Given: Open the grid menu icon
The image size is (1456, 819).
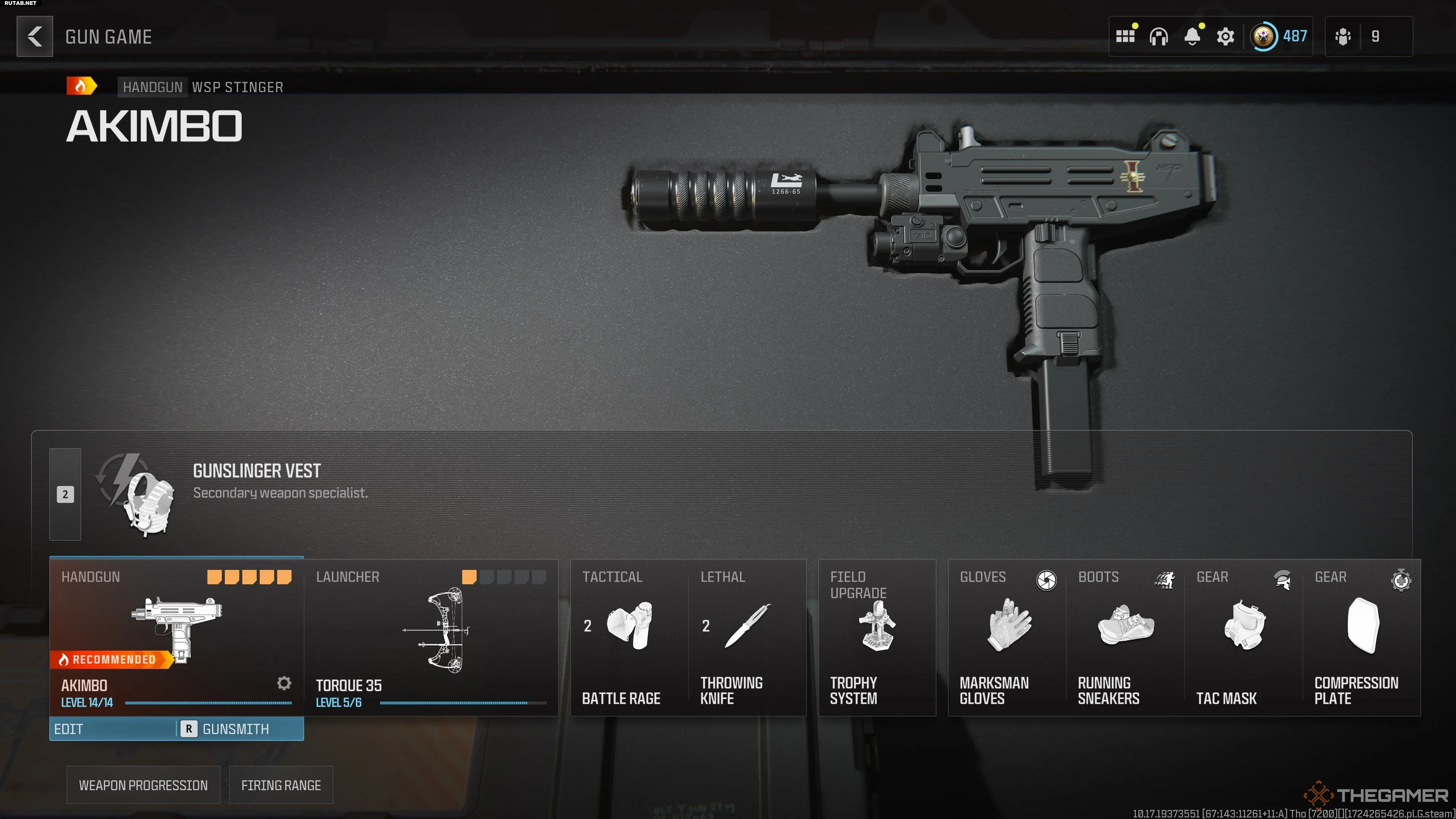Looking at the screenshot, I should 1125,37.
